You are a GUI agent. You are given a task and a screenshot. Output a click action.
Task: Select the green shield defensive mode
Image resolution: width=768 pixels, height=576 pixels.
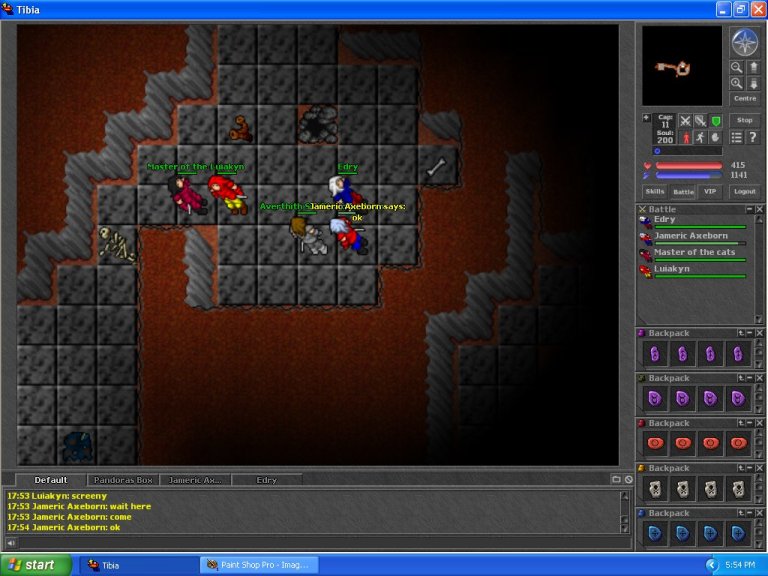pyautogui.click(x=715, y=120)
